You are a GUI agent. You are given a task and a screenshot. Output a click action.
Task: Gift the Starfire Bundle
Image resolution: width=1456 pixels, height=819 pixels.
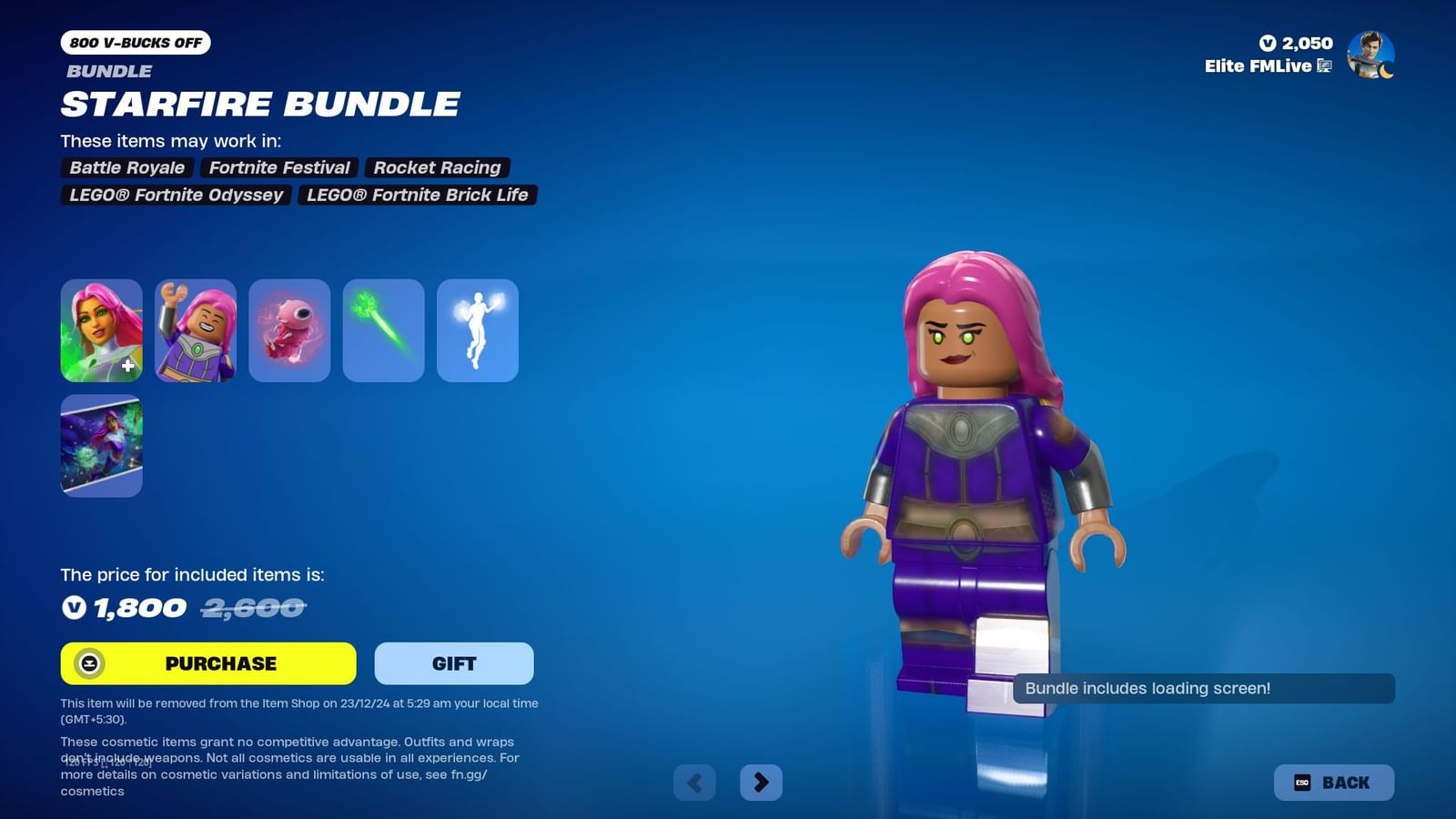click(453, 663)
